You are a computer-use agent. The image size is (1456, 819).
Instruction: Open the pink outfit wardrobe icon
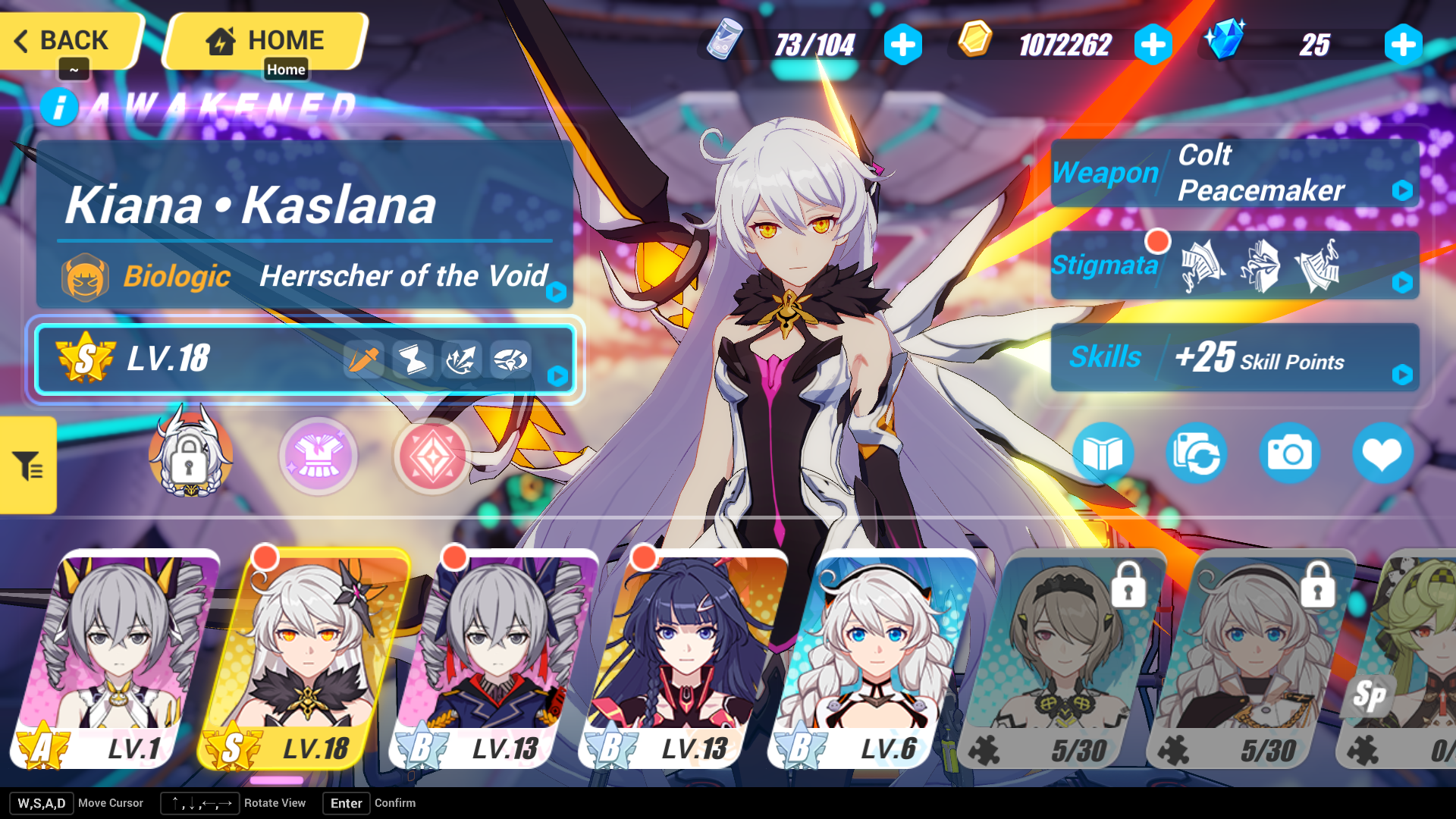click(318, 456)
